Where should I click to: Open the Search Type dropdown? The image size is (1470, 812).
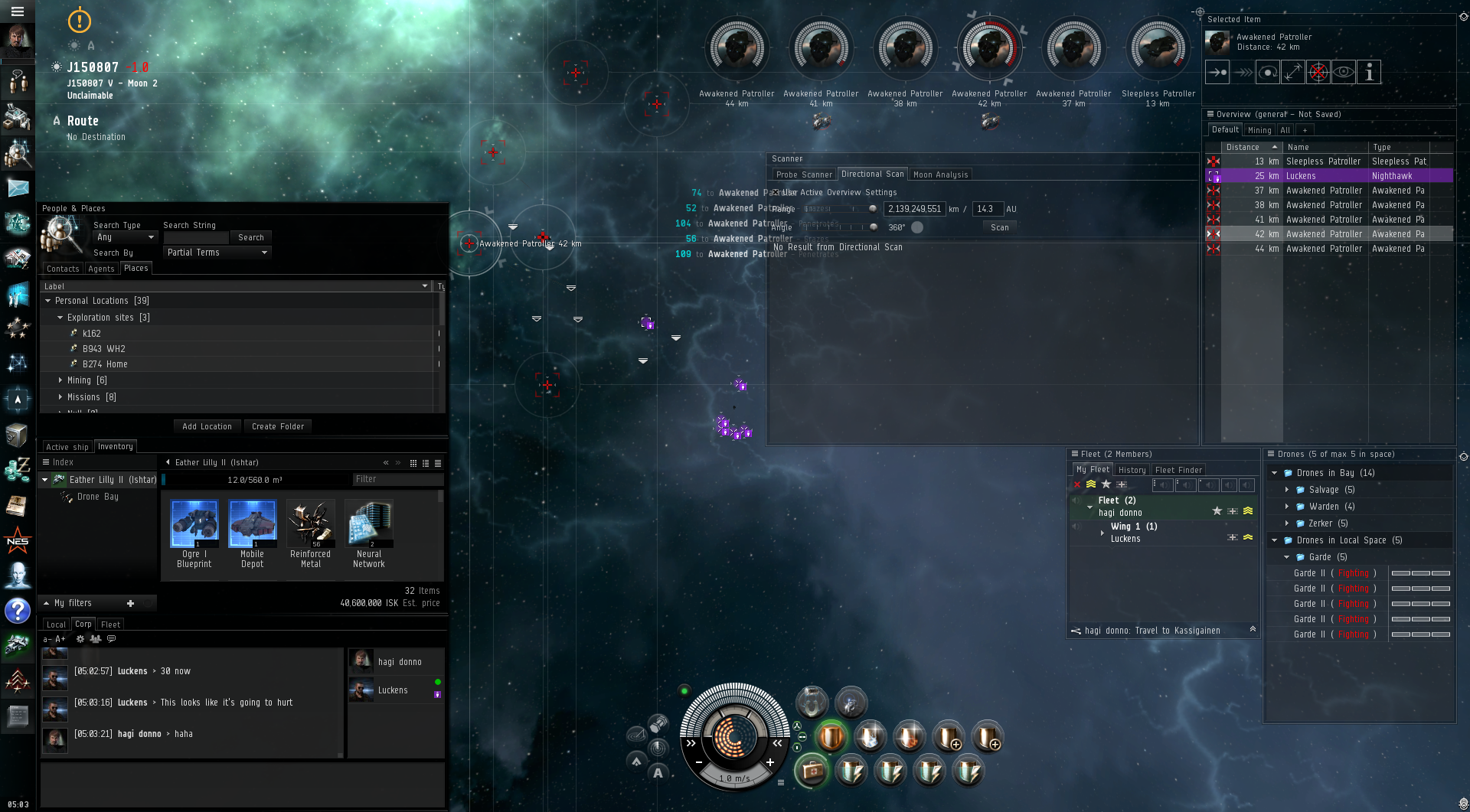pyautogui.click(x=125, y=237)
